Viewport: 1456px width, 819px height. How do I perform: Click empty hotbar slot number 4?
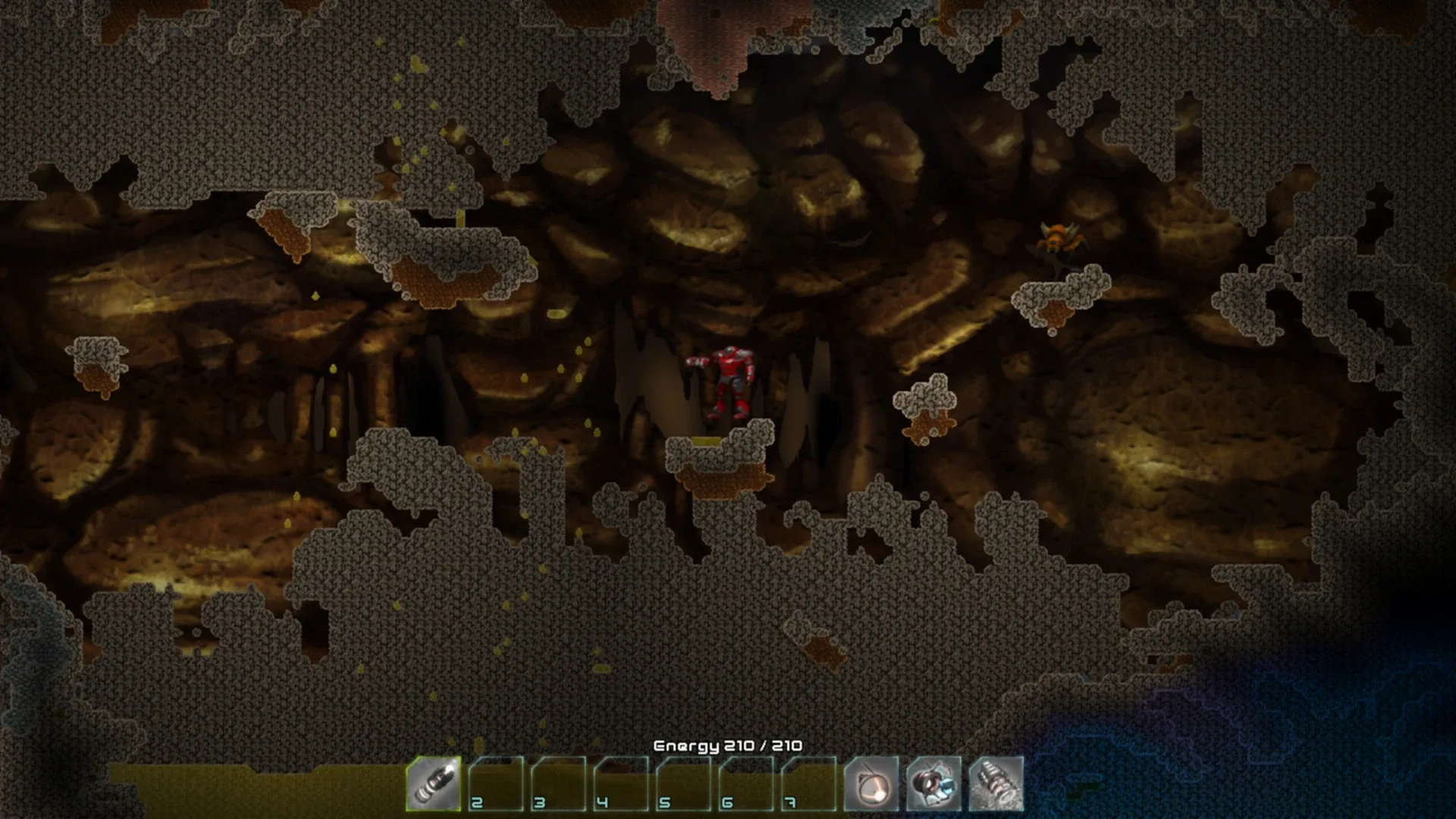[x=621, y=783]
